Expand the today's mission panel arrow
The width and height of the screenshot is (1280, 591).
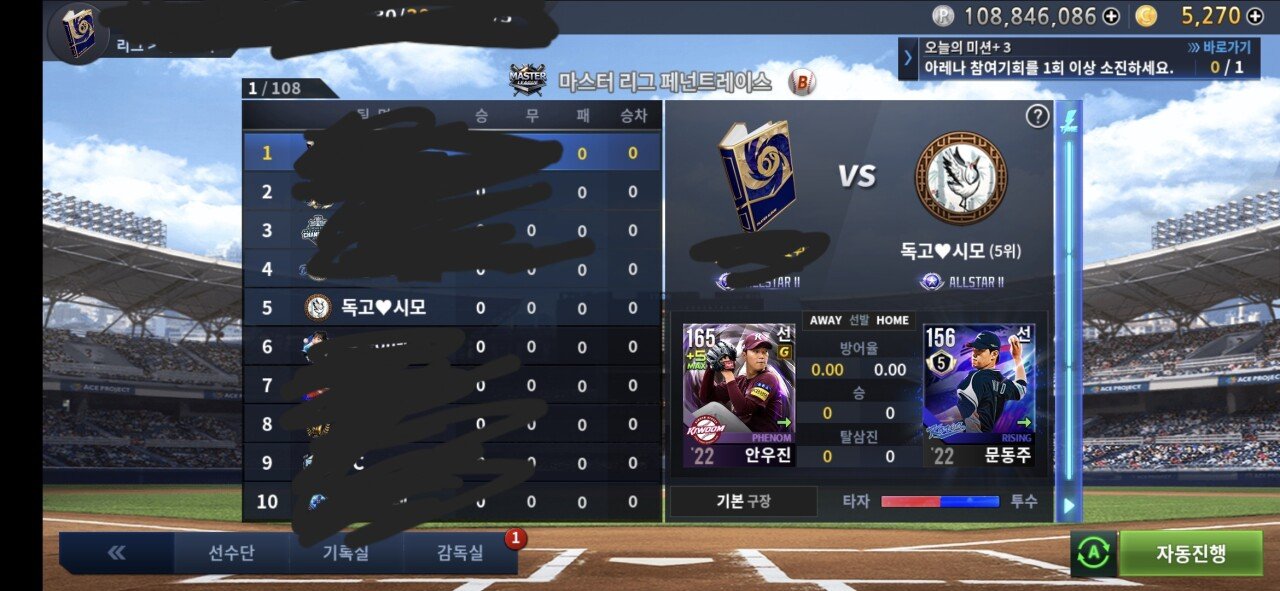click(x=908, y=58)
